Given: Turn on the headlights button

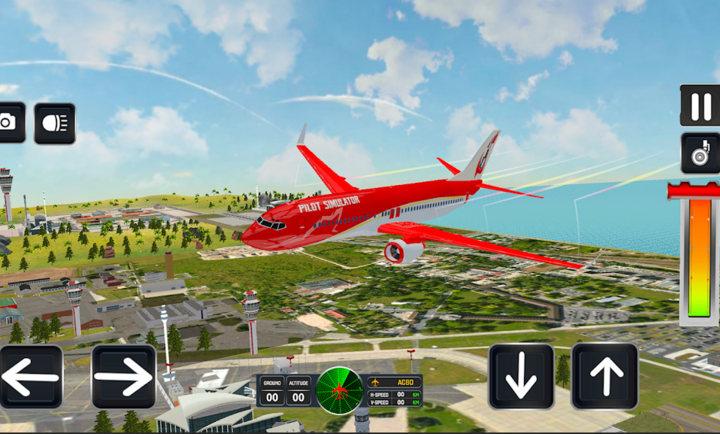Looking at the screenshot, I should (54, 123).
